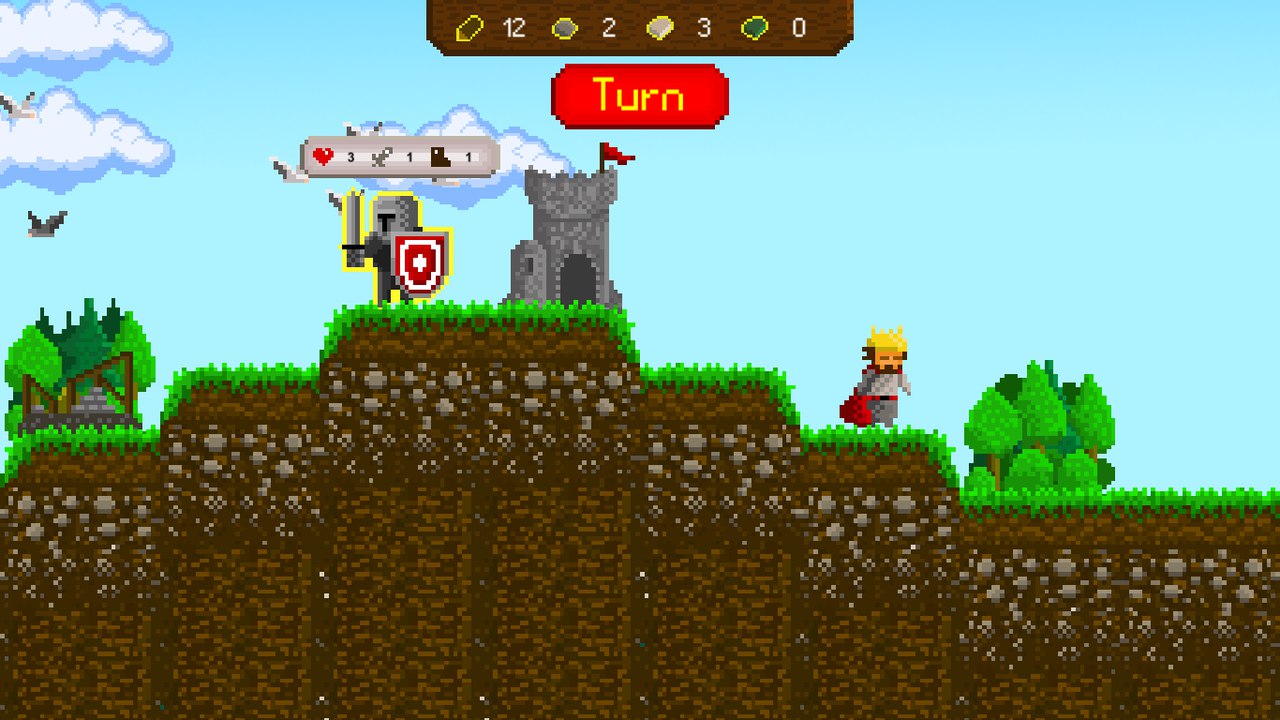This screenshot has width=1280, height=720.
Task: Select the green gem resource icon
Action: coord(754,28)
